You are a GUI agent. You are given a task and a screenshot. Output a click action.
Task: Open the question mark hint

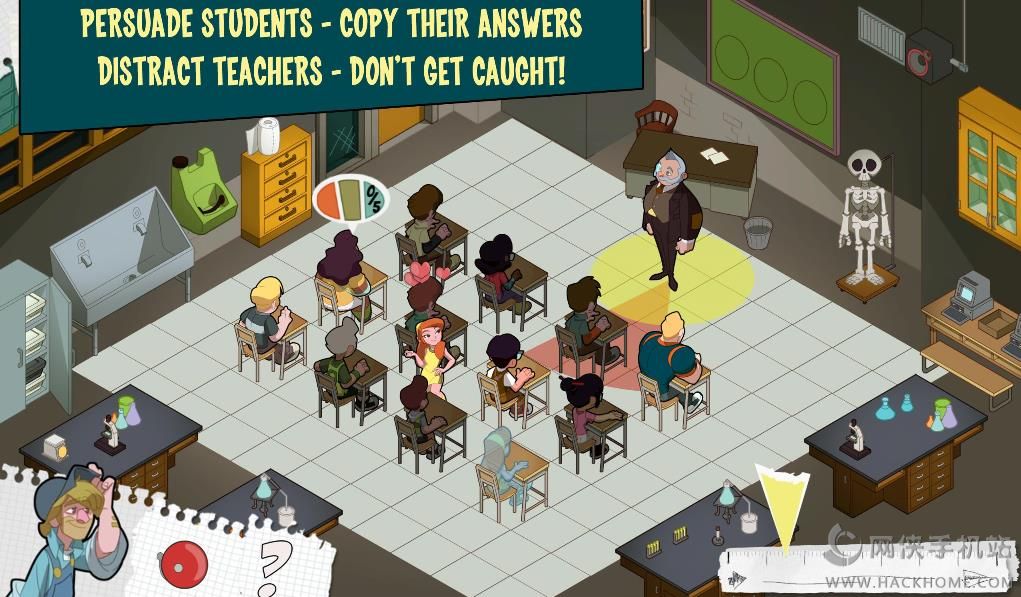click(x=273, y=567)
